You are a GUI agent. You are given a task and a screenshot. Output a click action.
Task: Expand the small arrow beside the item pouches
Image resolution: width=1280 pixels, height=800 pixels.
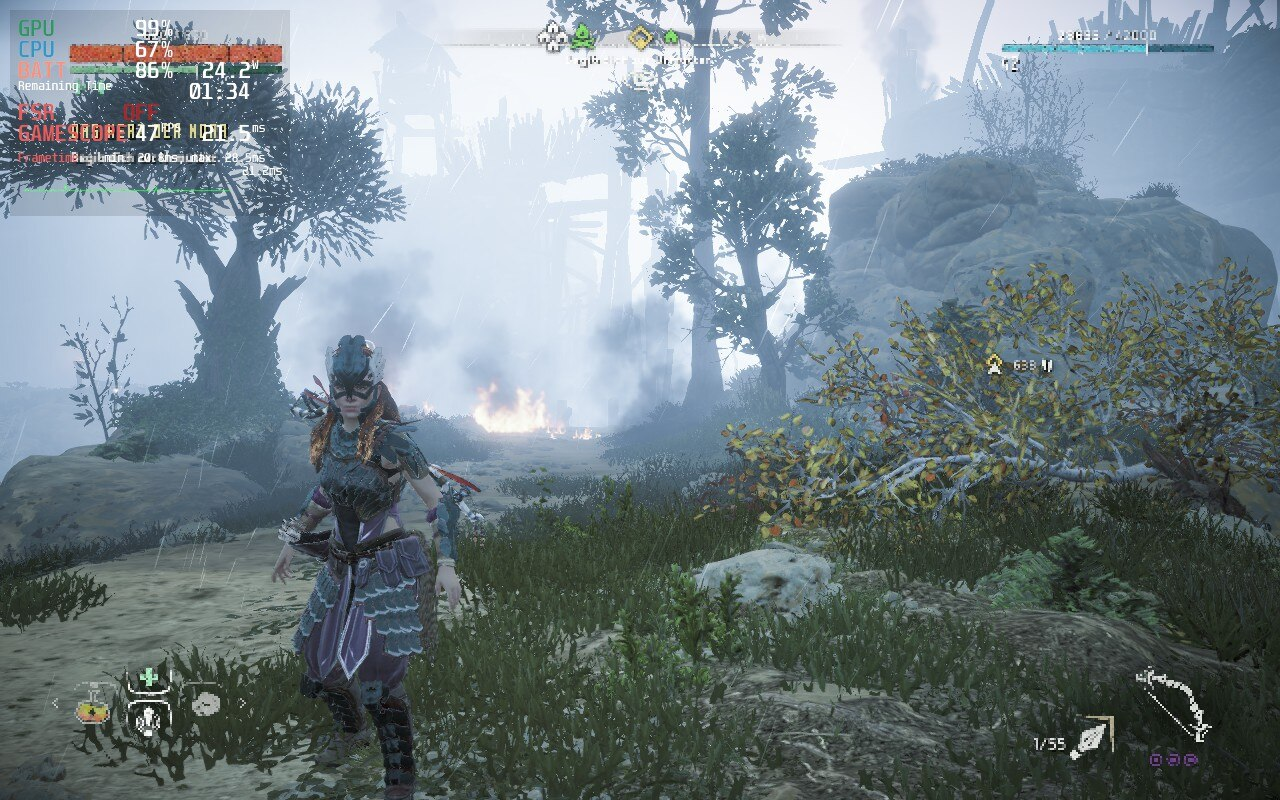click(243, 703)
